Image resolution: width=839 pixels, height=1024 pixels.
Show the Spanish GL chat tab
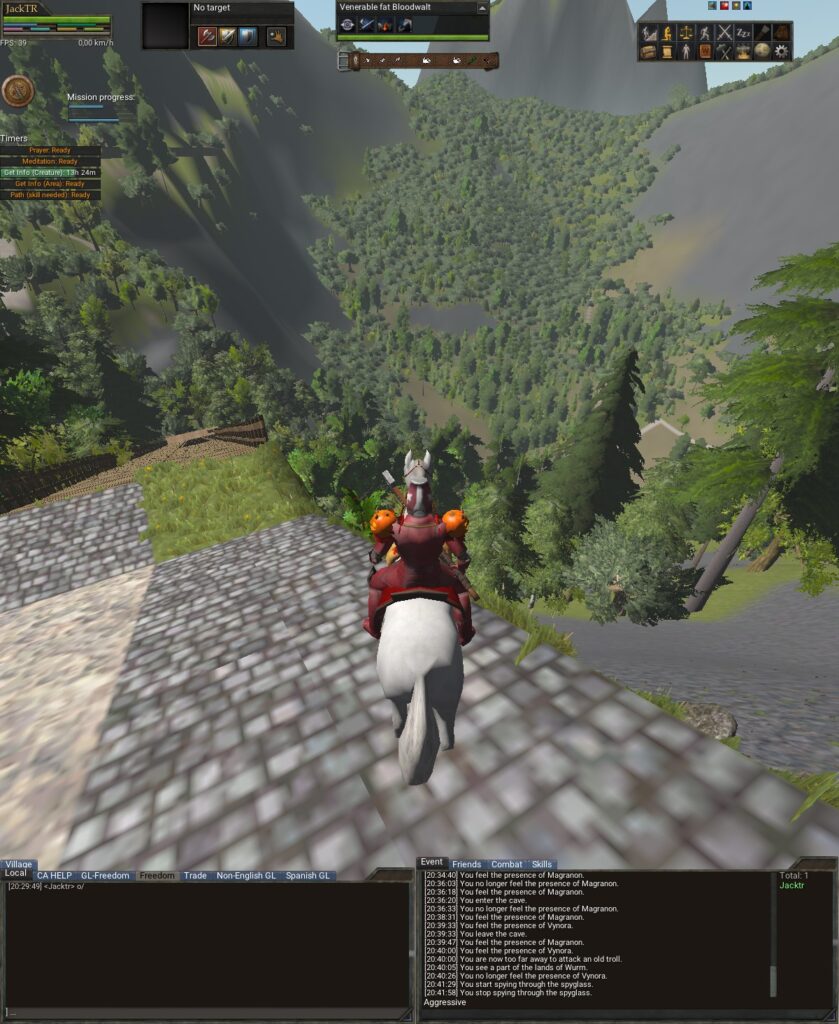308,876
